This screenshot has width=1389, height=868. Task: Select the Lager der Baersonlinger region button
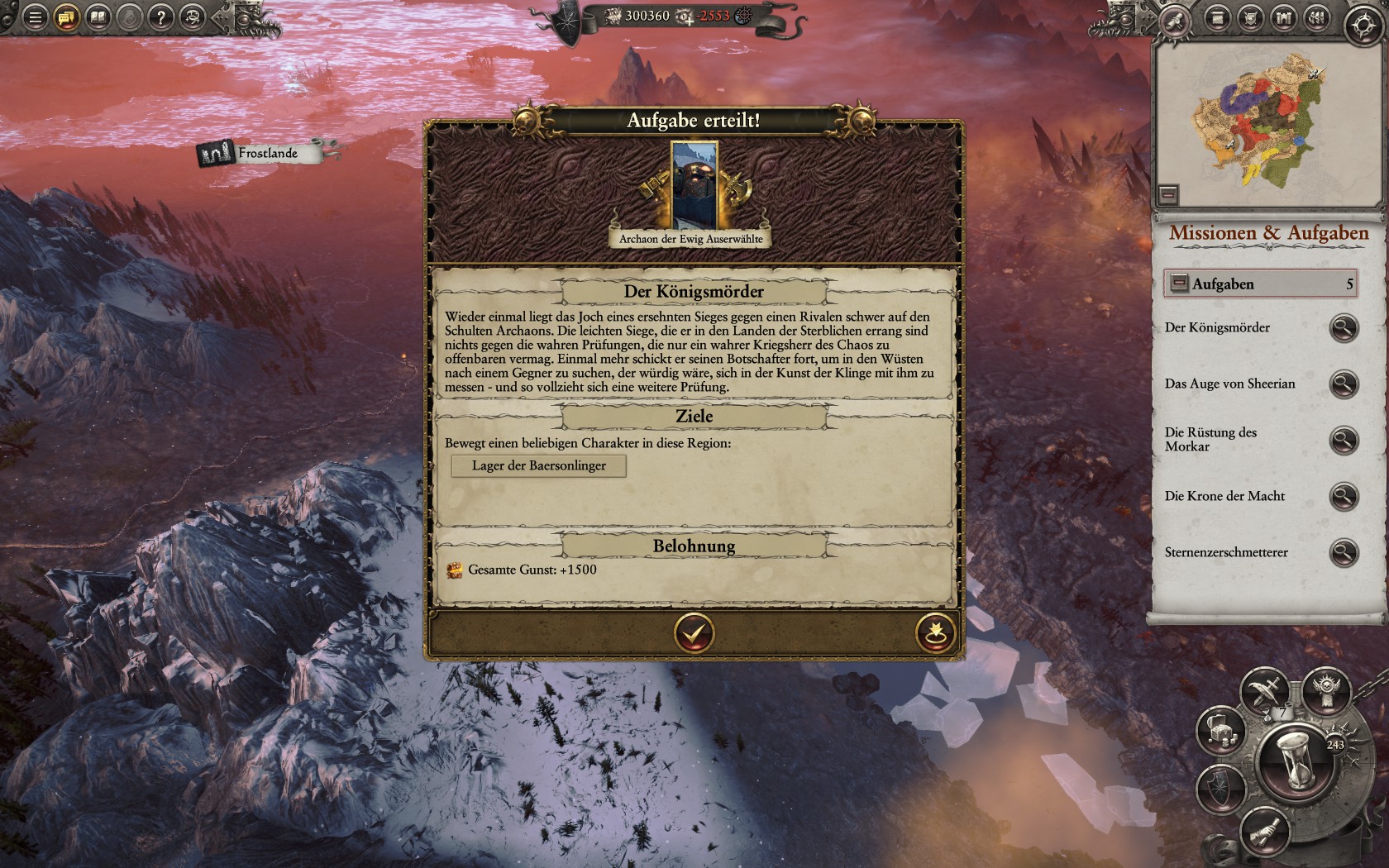click(539, 466)
